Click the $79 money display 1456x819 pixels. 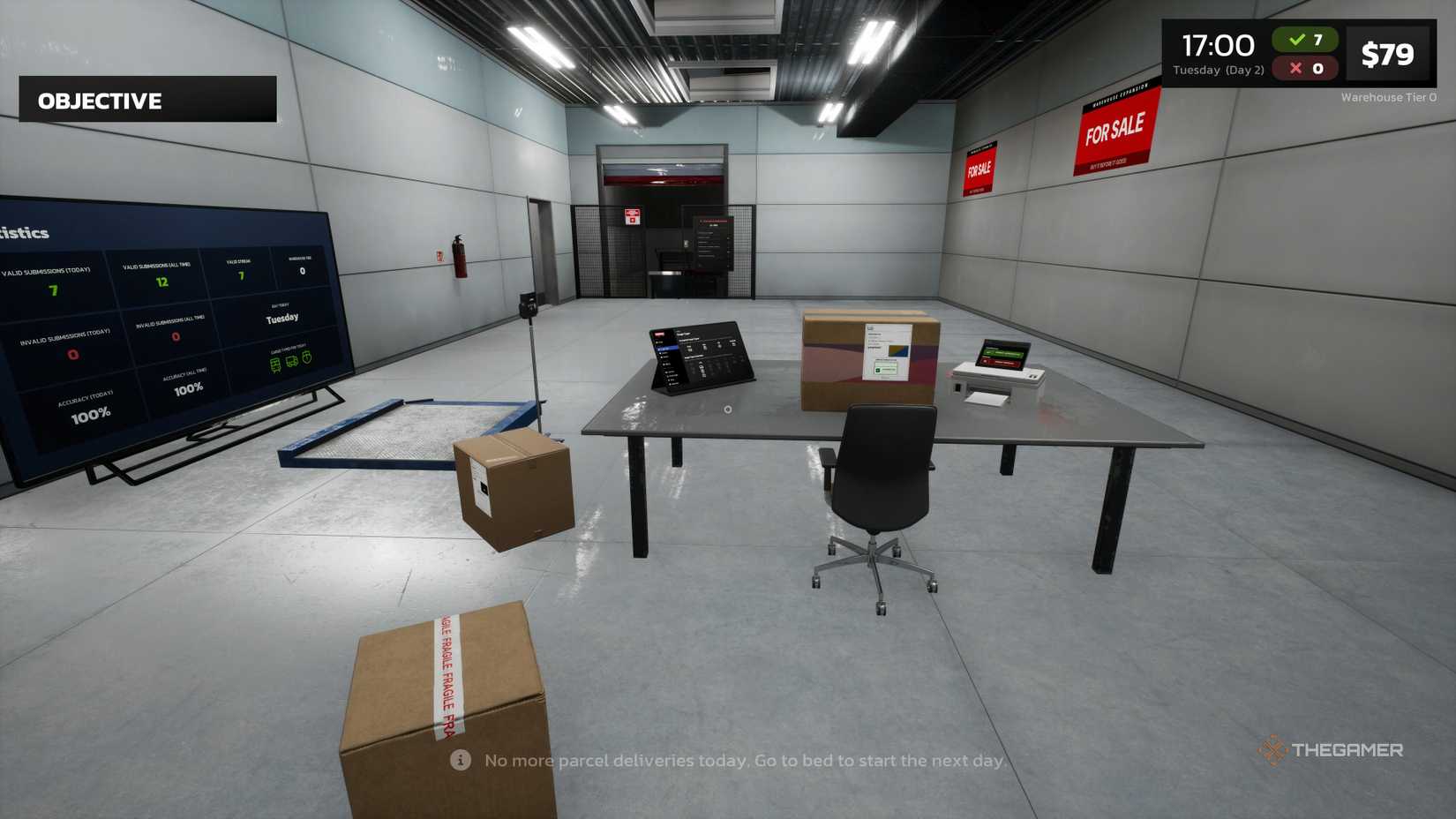coord(1389,53)
